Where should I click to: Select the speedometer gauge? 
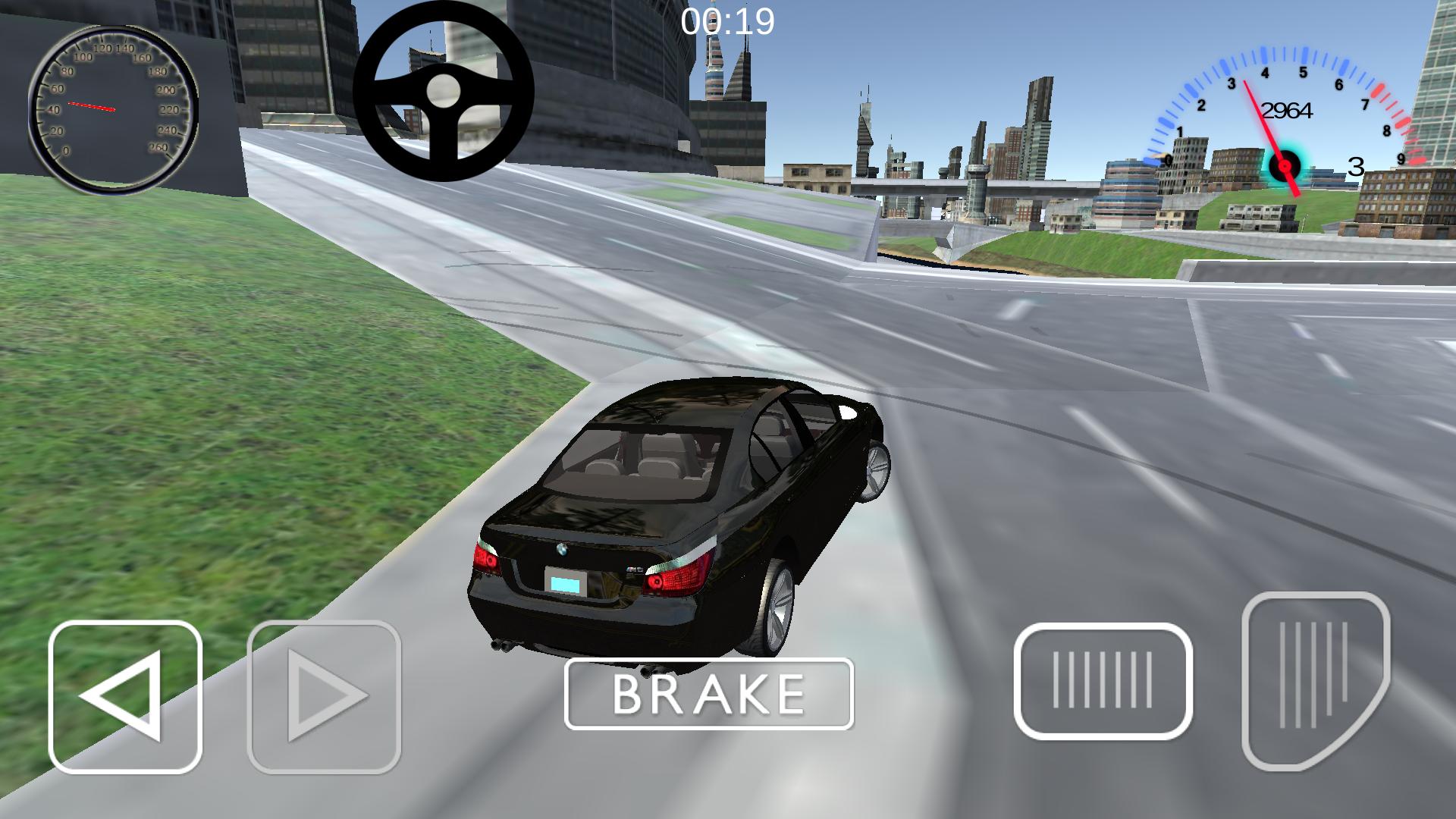(112, 110)
